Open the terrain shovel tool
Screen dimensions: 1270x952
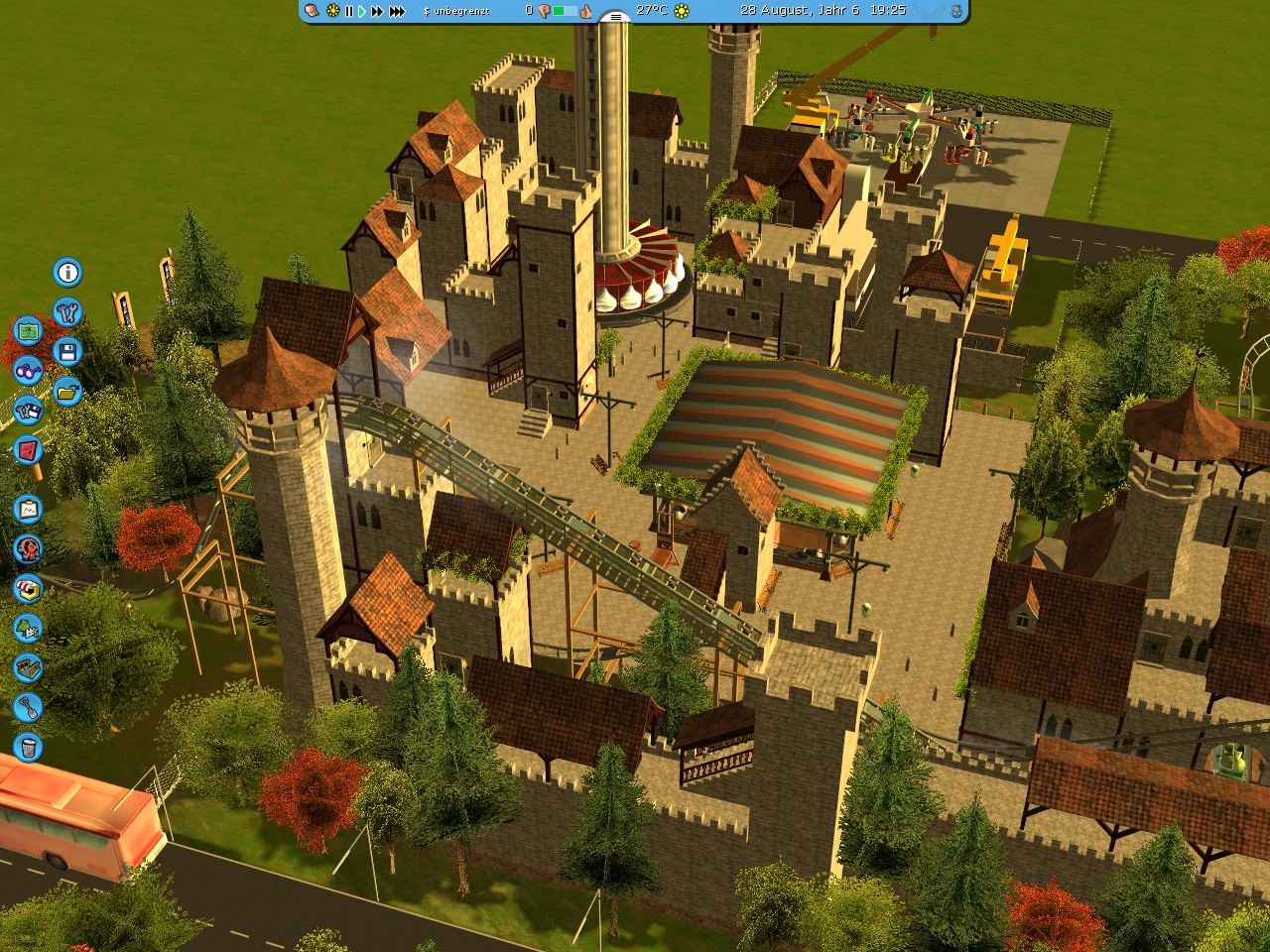[28, 707]
